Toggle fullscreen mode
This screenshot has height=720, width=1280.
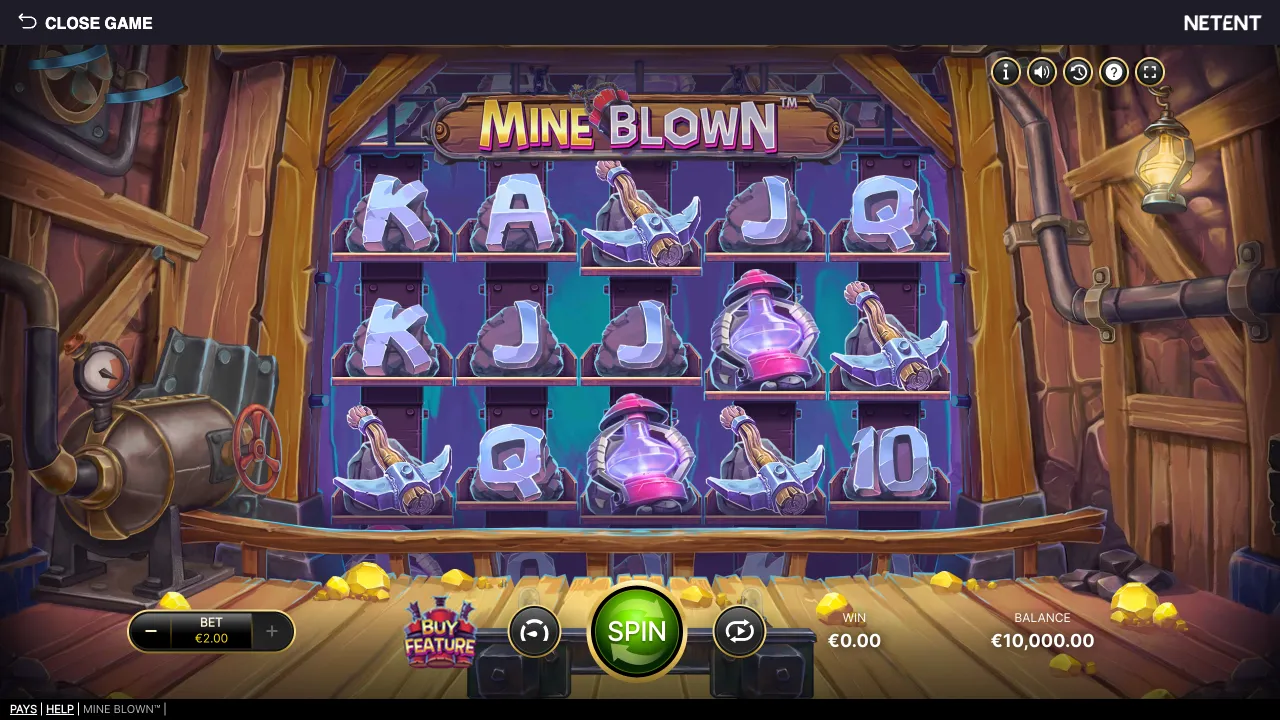coord(1149,71)
